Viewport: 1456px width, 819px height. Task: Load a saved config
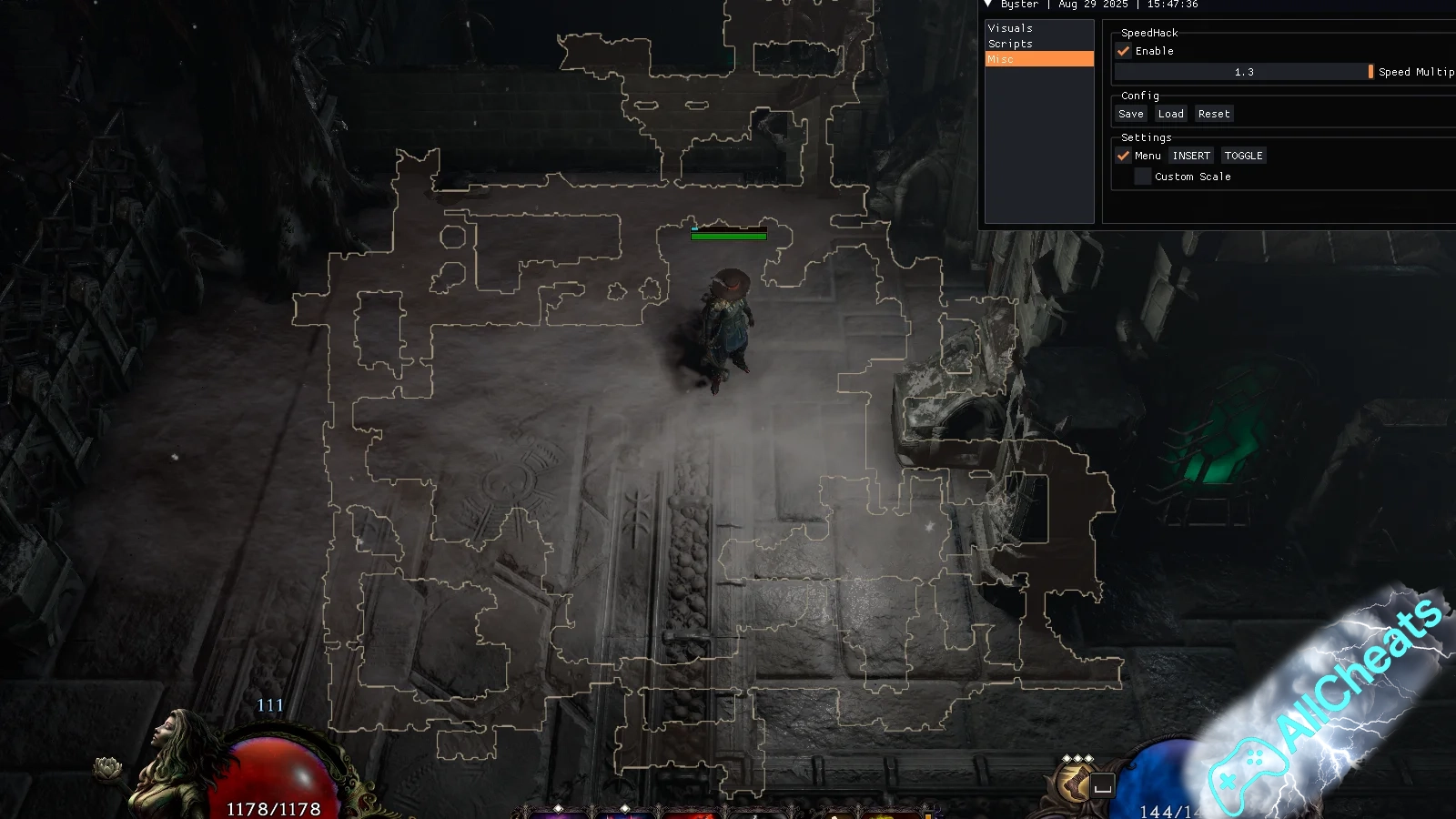(x=1171, y=114)
